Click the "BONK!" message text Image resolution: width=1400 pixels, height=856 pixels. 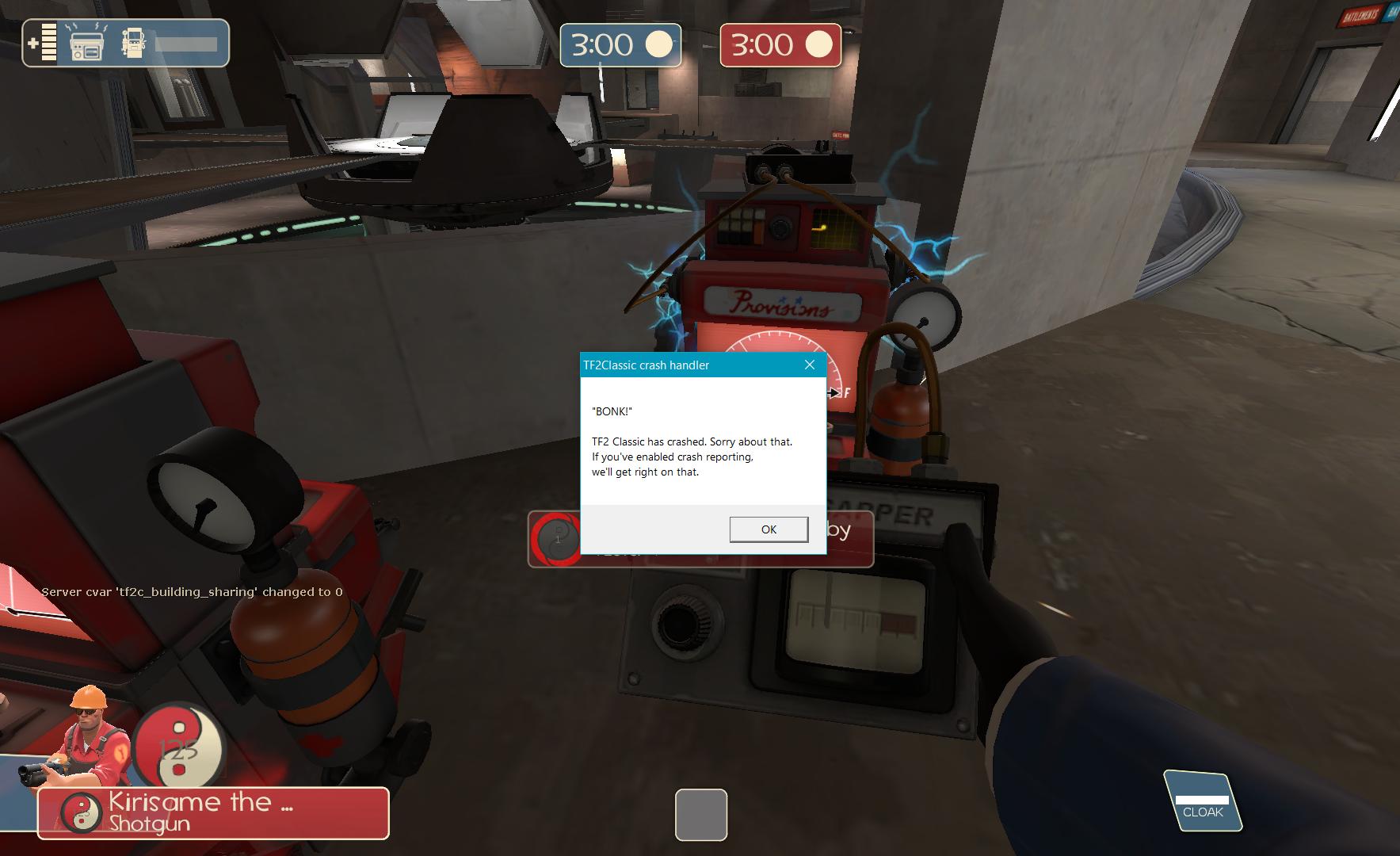[x=610, y=411]
